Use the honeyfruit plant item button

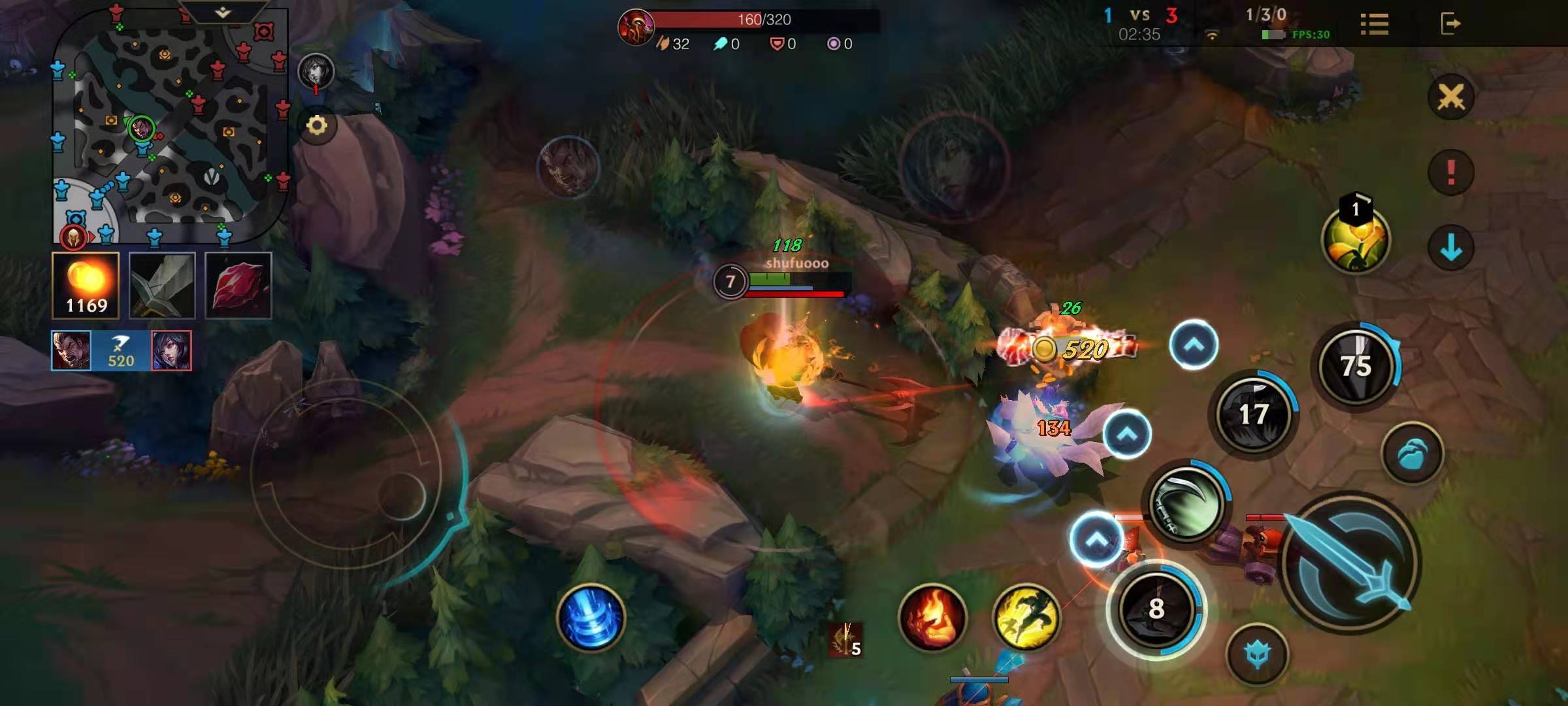click(1356, 240)
